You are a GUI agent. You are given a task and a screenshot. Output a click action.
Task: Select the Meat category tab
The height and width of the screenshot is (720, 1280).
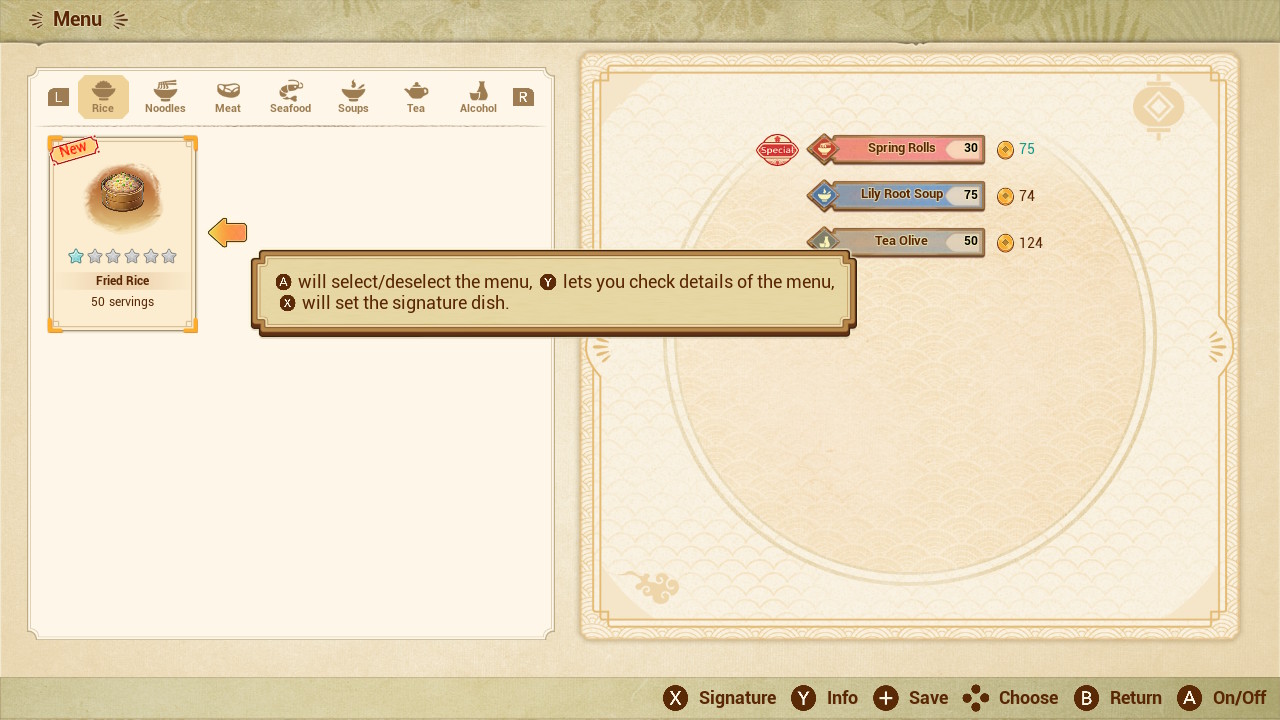pyautogui.click(x=228, y=97)
